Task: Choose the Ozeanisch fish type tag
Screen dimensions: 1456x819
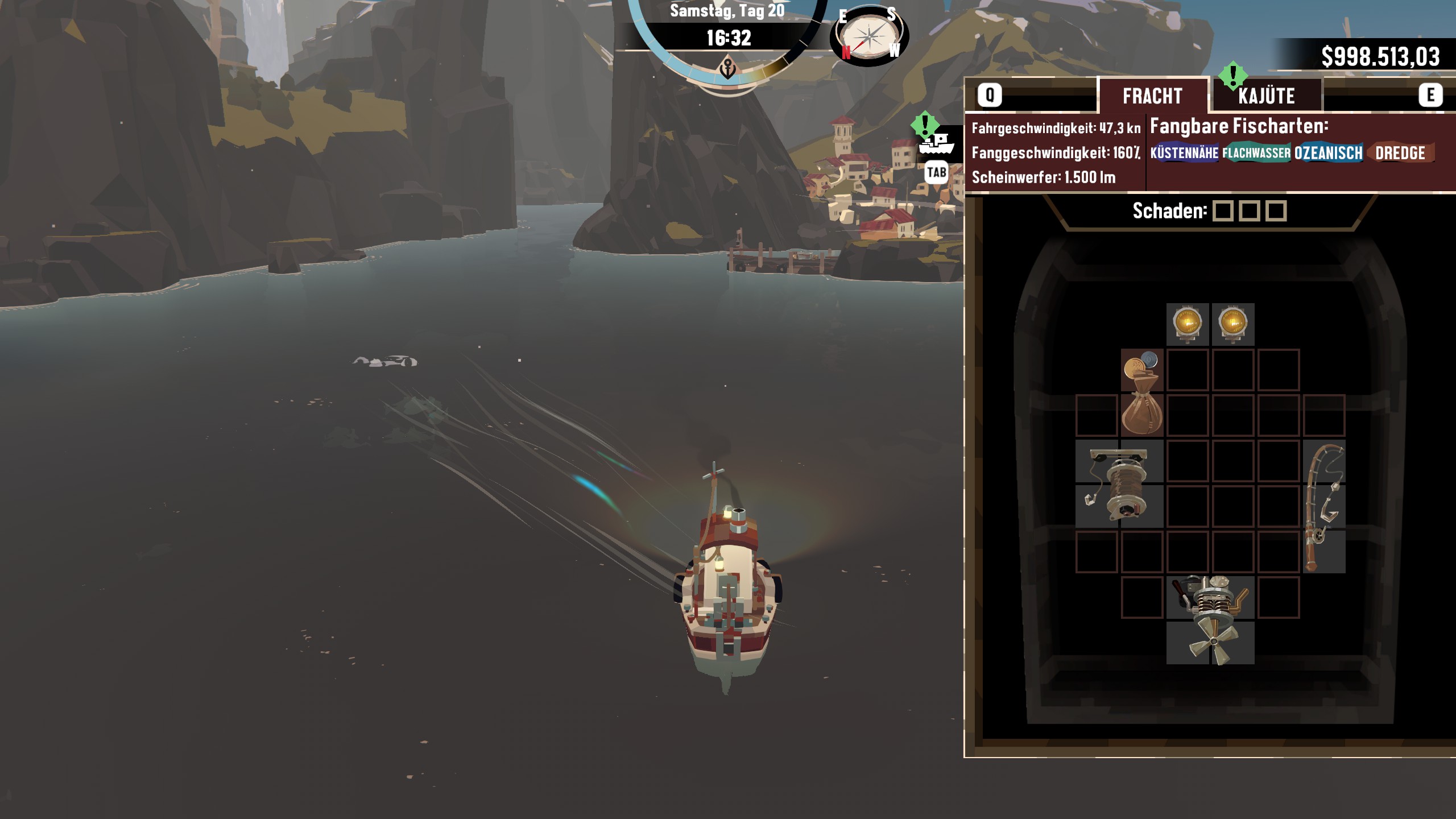Action: 1329,153
